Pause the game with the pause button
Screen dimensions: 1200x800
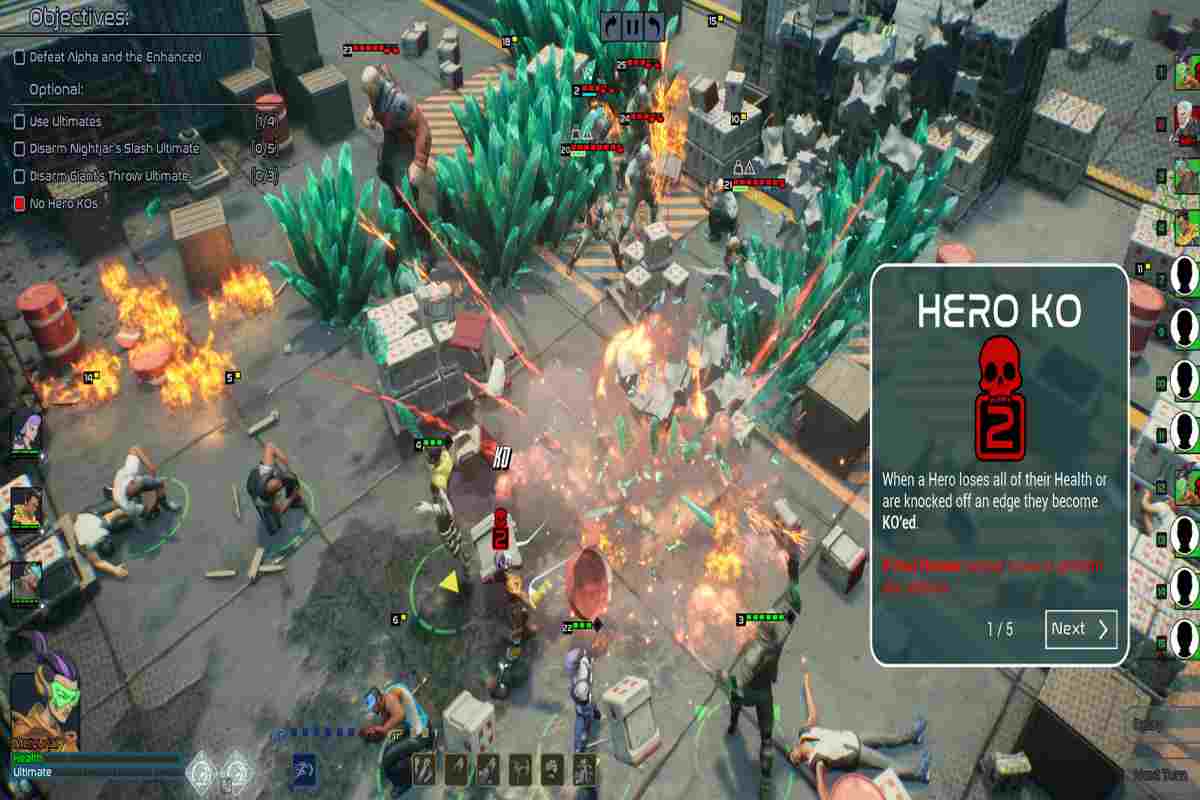click(x=632, y=27)
